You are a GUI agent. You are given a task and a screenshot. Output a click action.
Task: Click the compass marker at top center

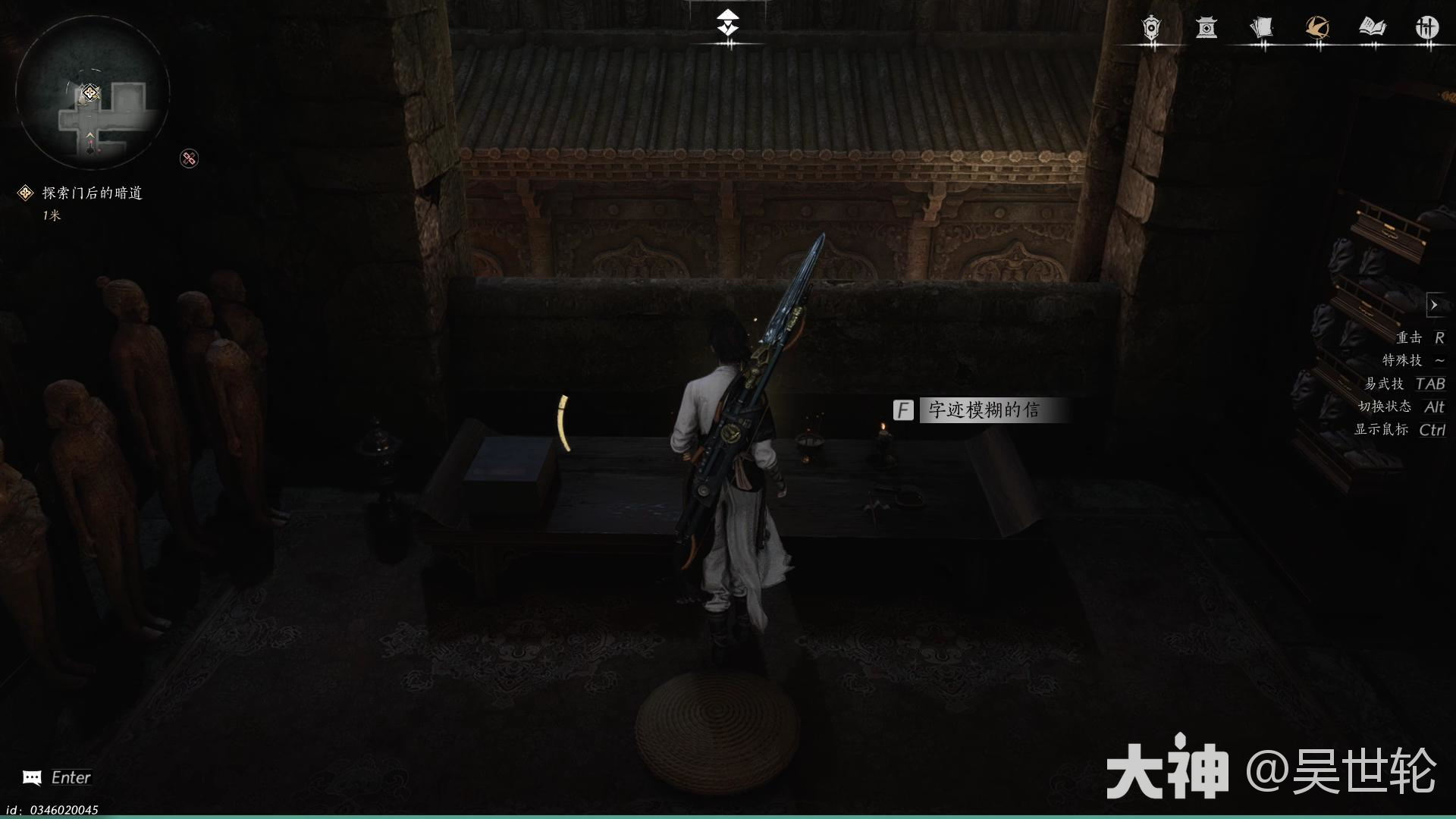pos(727,23)
